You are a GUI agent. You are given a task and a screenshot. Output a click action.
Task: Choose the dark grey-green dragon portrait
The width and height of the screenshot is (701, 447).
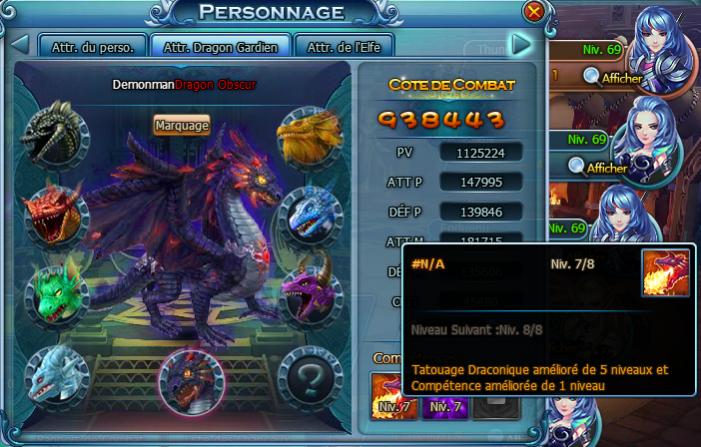(x=53, y=136)
